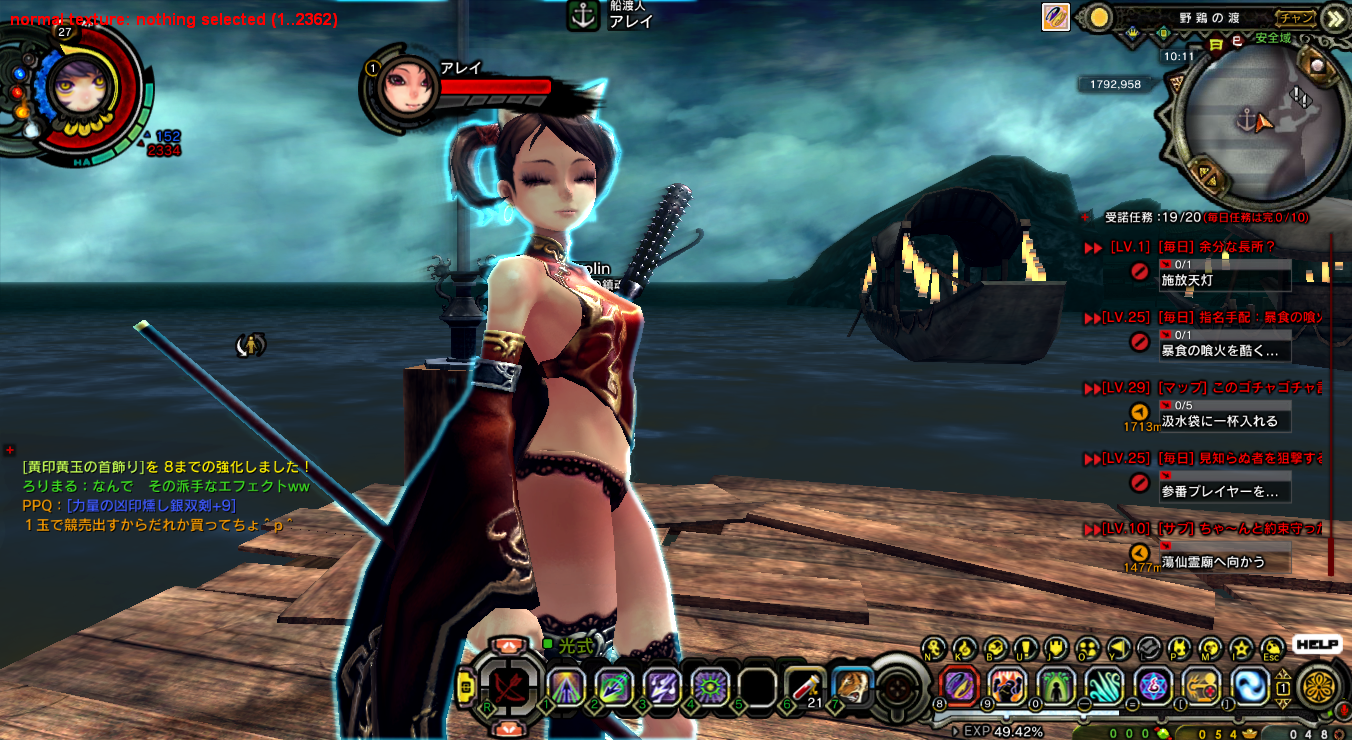Image resolution: width=1352 pixels, height=740 pixels.
Task: Trigger the blue swirl skill icon
Action: click(x=1249, y=686)
